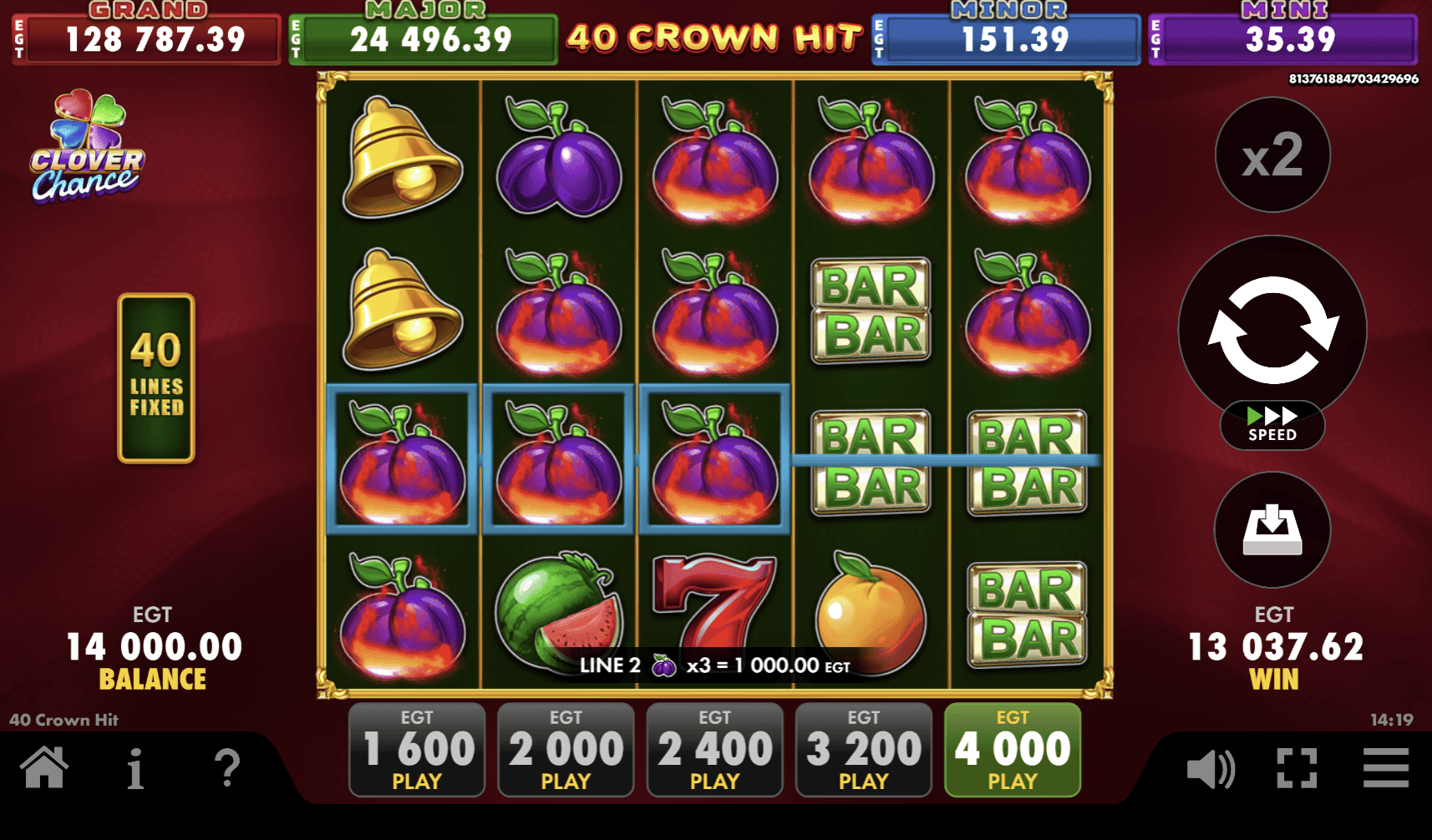Viewport: 1432px width, 840px height.
Task: Play with a bet of 4 000
Action: 1012,748
